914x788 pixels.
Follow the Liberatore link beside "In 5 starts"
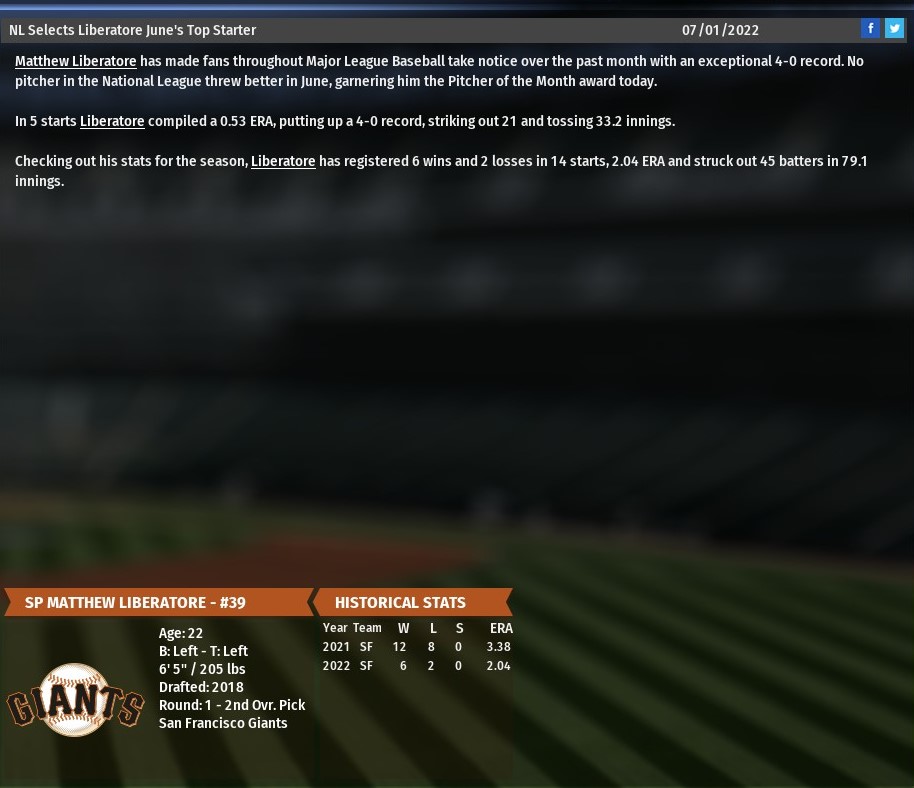[112, 121]
